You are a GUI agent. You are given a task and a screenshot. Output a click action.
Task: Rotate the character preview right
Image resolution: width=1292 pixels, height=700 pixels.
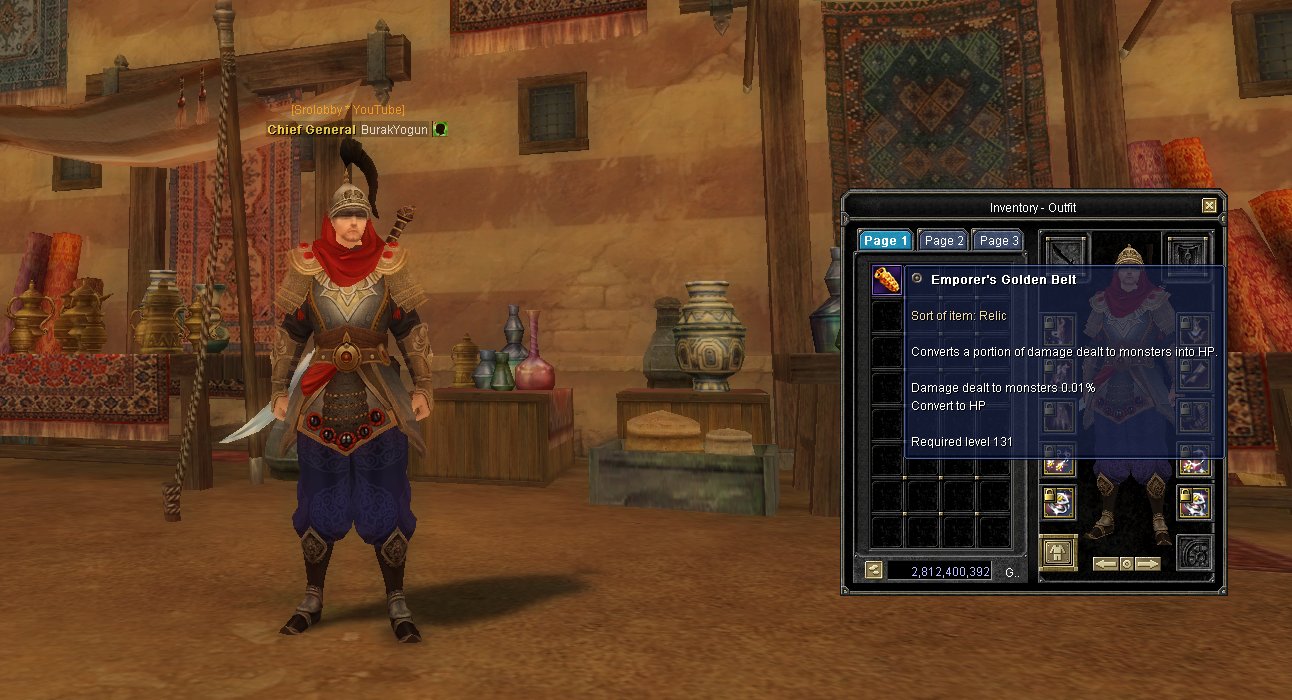tap(1148, 564)
